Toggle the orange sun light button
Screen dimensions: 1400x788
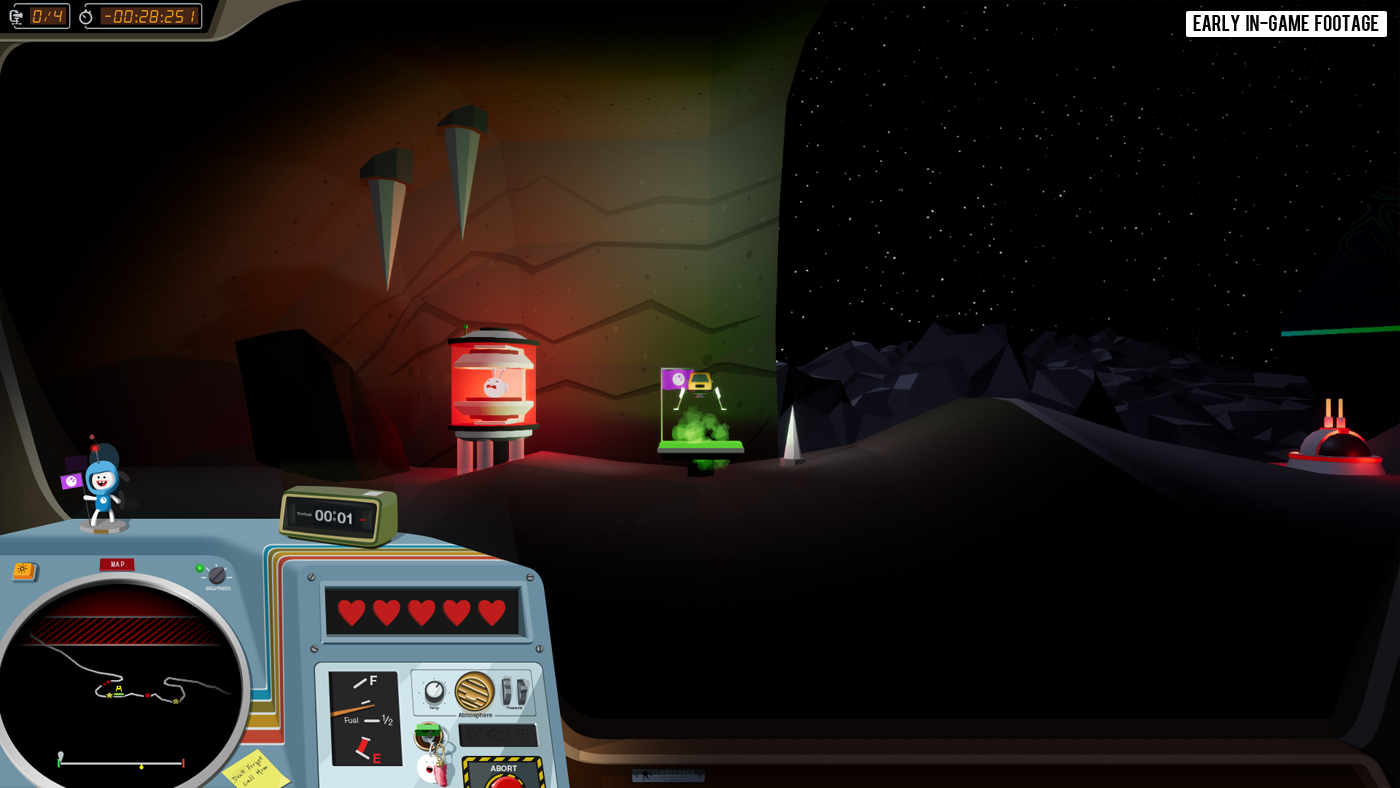point(24,571)
